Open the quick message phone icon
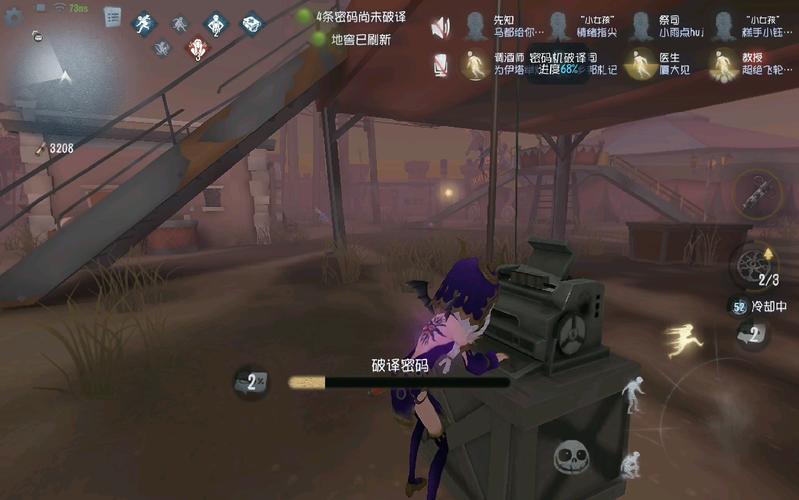 point(440,66)
